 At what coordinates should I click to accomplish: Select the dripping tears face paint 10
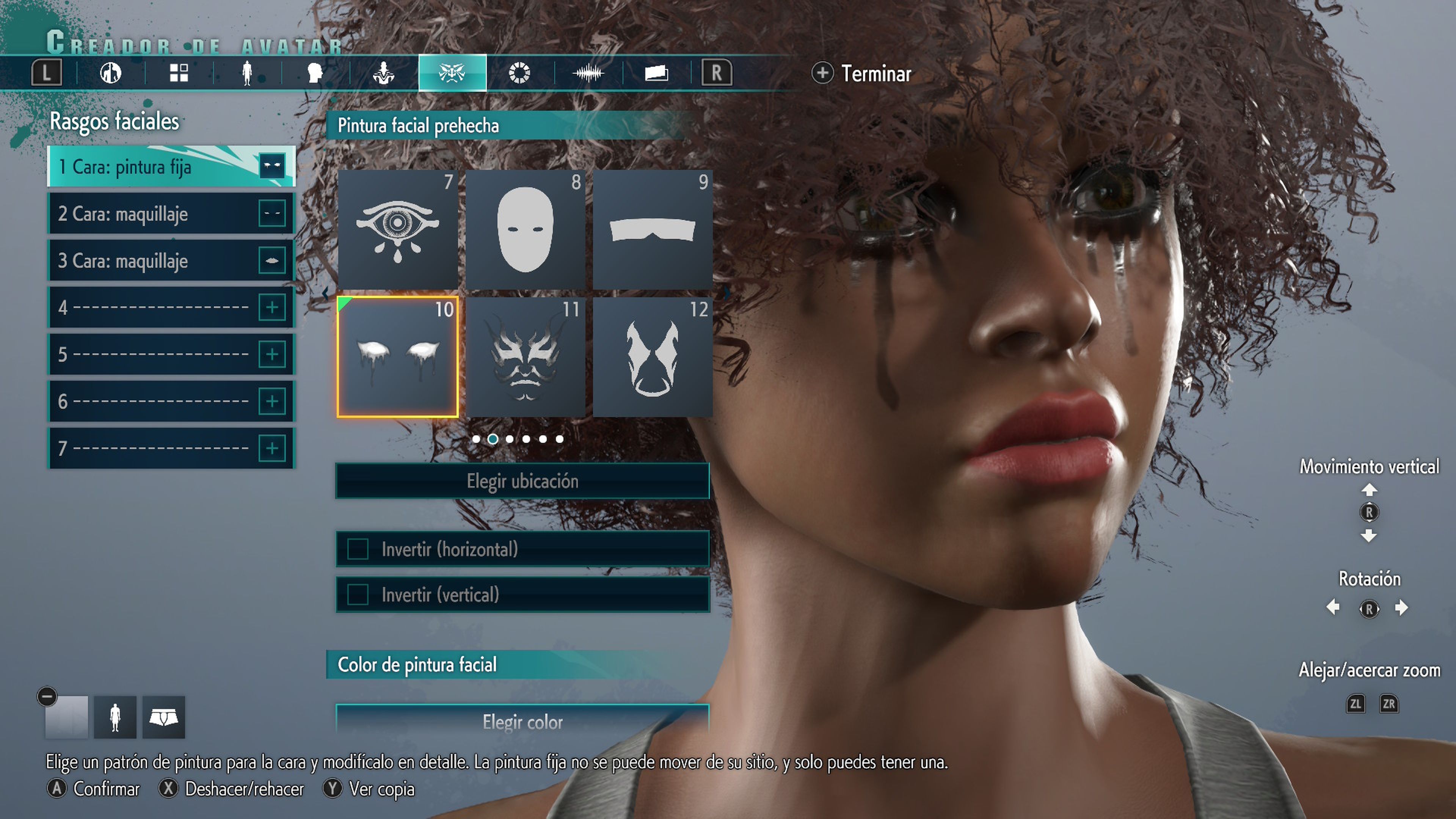(x=397, y=357)
